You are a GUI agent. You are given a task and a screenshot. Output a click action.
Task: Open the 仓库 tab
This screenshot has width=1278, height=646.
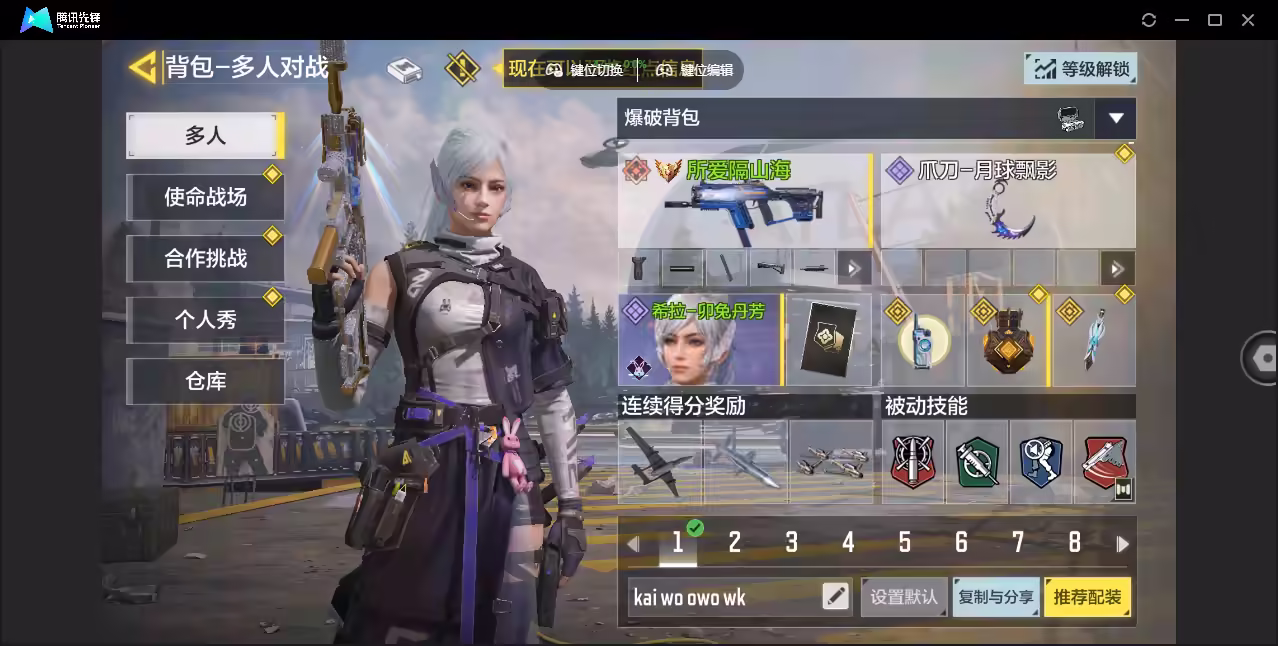tap(205, 381)
